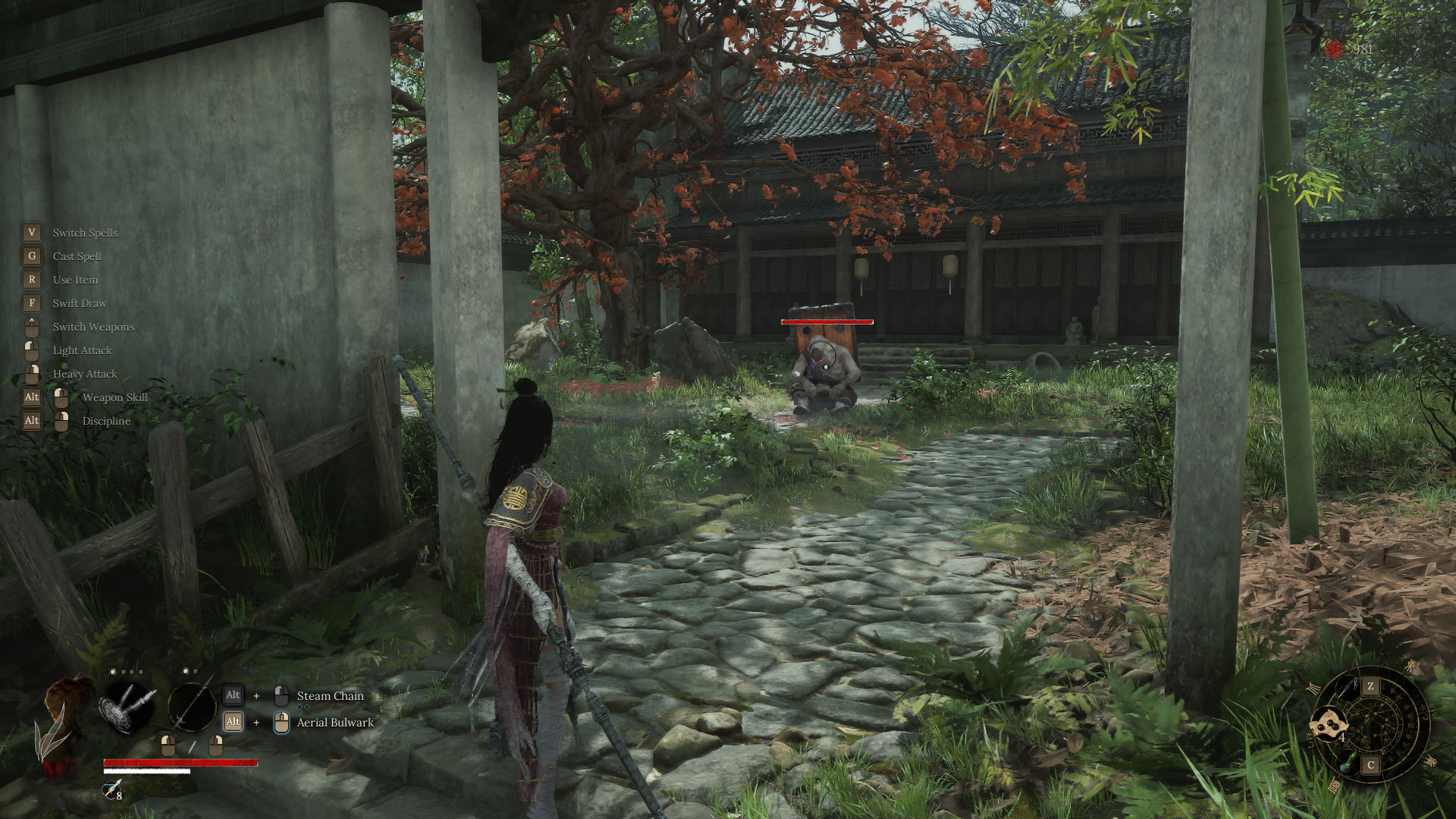Click the first pip dot above the disc weapon
The image size is (1456, 819).
(x=112, y=671)
